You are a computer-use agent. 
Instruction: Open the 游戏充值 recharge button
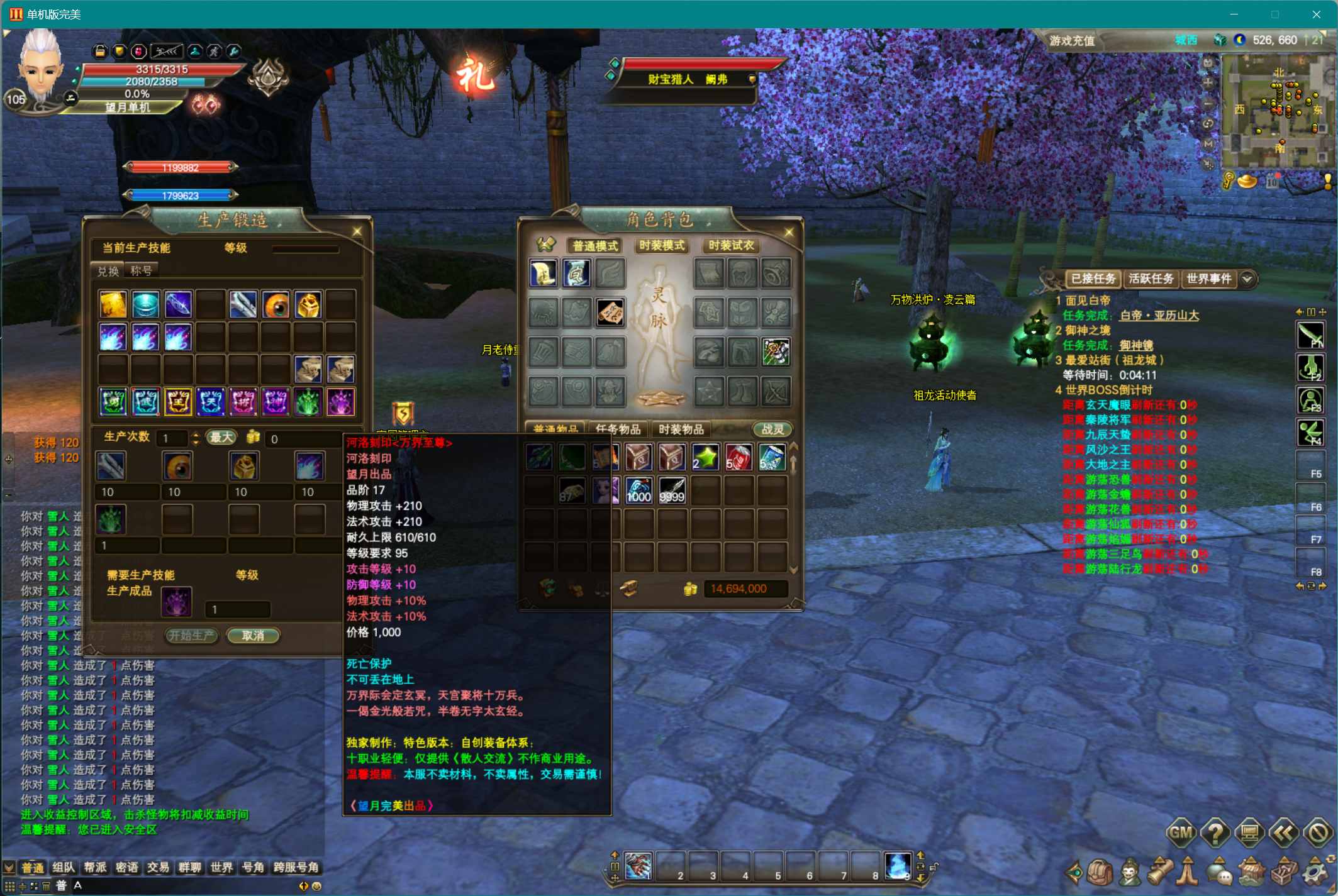click(x=1072, y=41)
